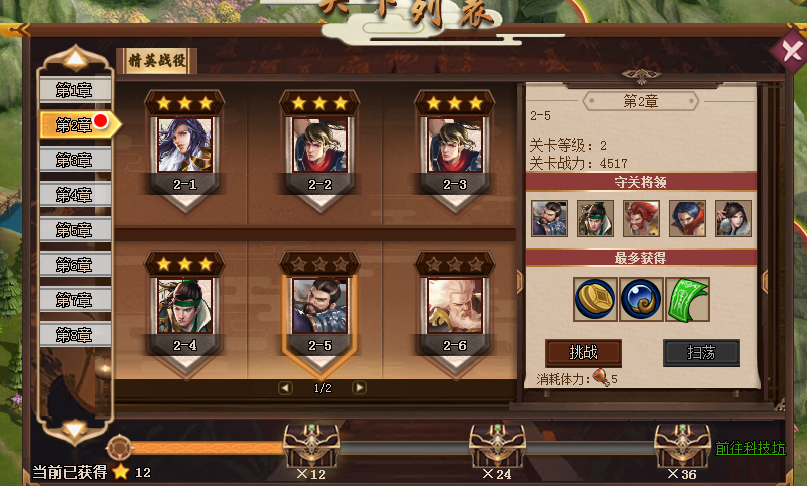Open the 第4章 chapter tab

point(75,194)
